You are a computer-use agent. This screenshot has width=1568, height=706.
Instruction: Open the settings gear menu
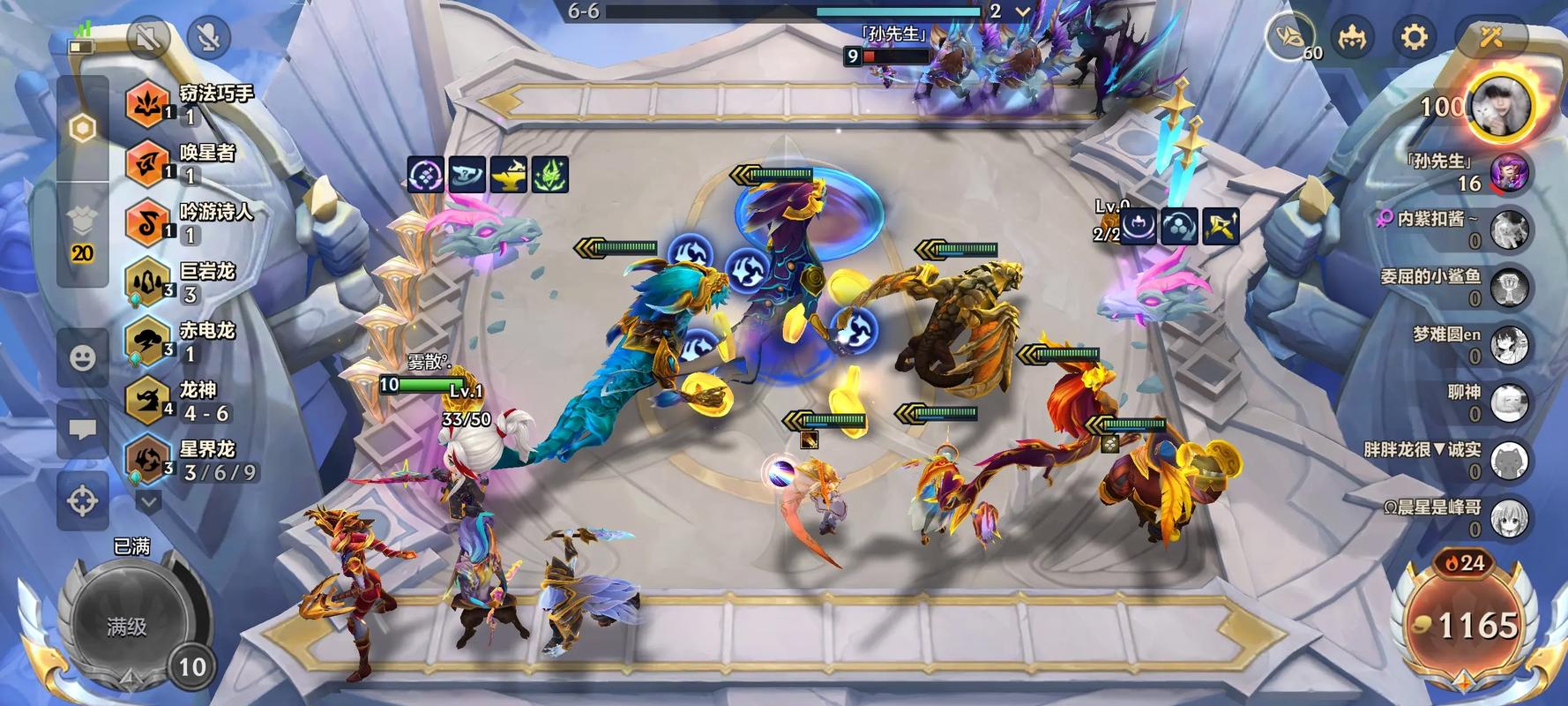pyautogui.click(x=1414, y=37)
